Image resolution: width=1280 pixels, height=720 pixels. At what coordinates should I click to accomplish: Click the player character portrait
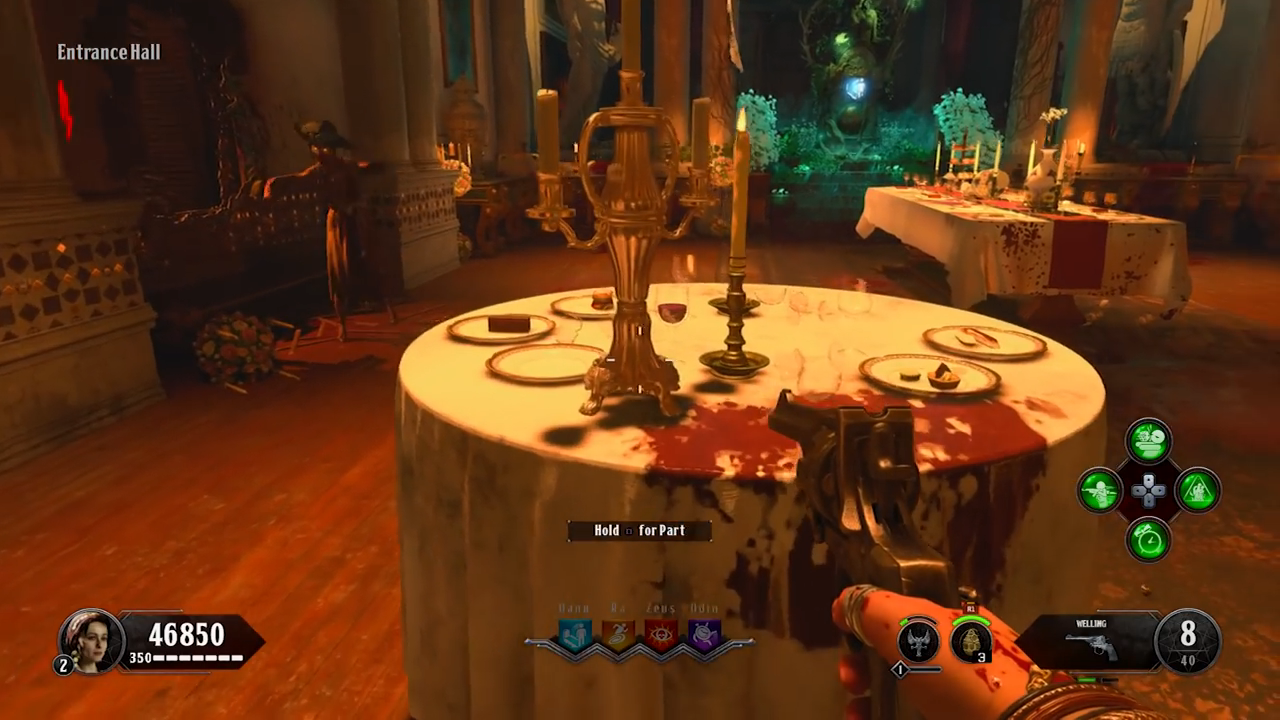point(89,639)
